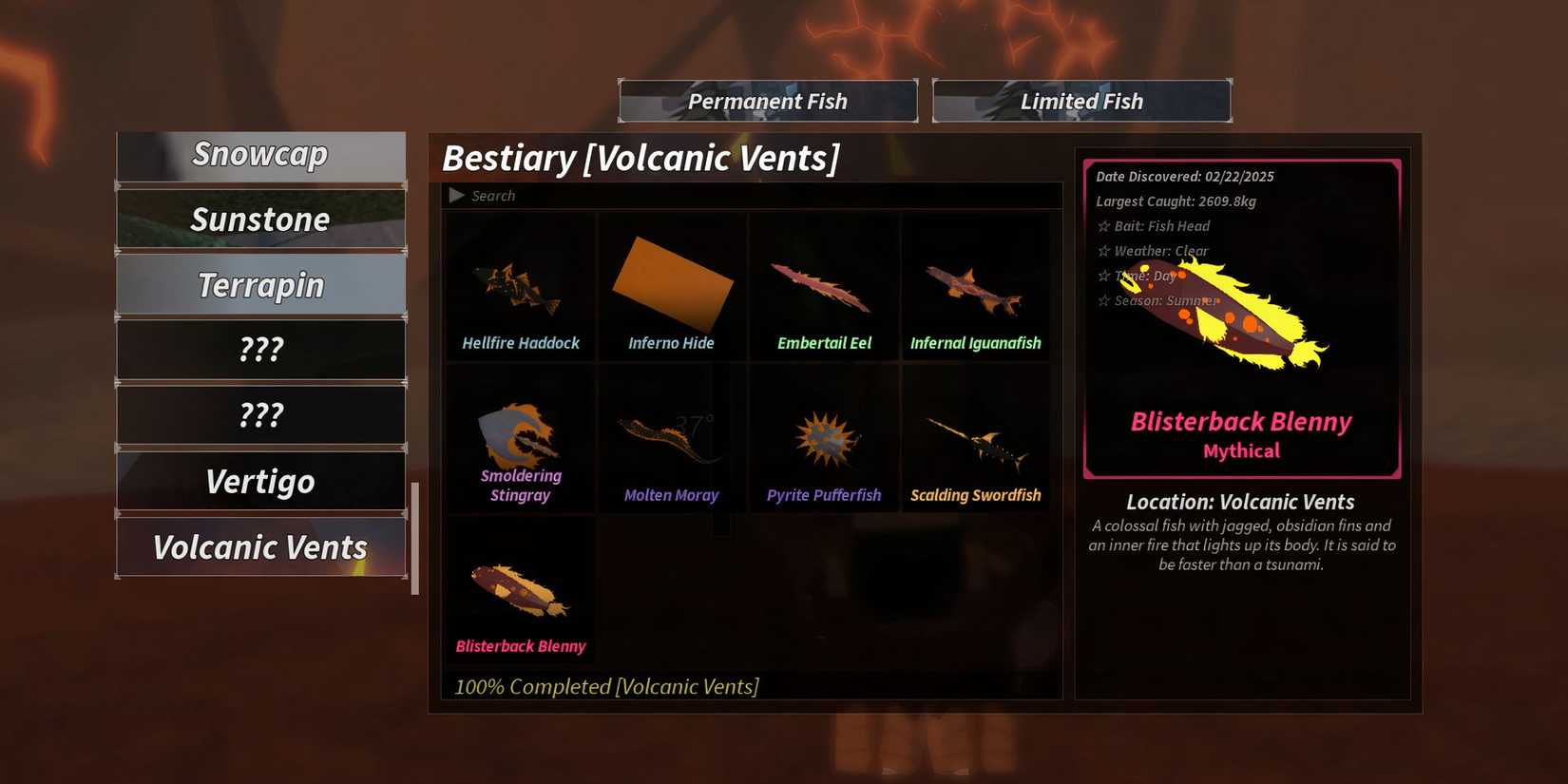1568x784 pixels.
Task: Click the first ??? undiscovered location
Action: [x=260, y=350]
